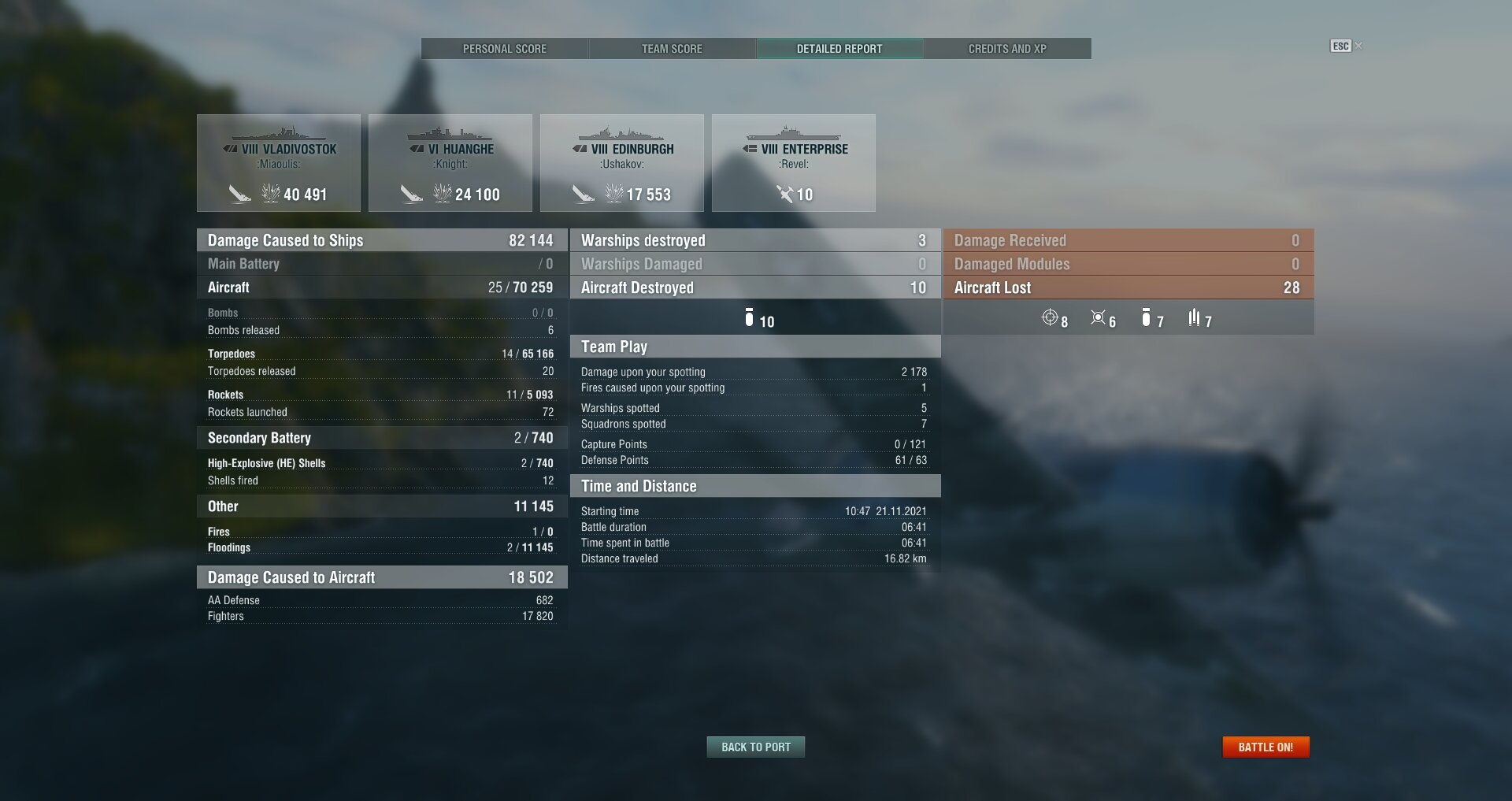
Task: Show the Credits and XP tab
Action: (x=1007, y=49)
